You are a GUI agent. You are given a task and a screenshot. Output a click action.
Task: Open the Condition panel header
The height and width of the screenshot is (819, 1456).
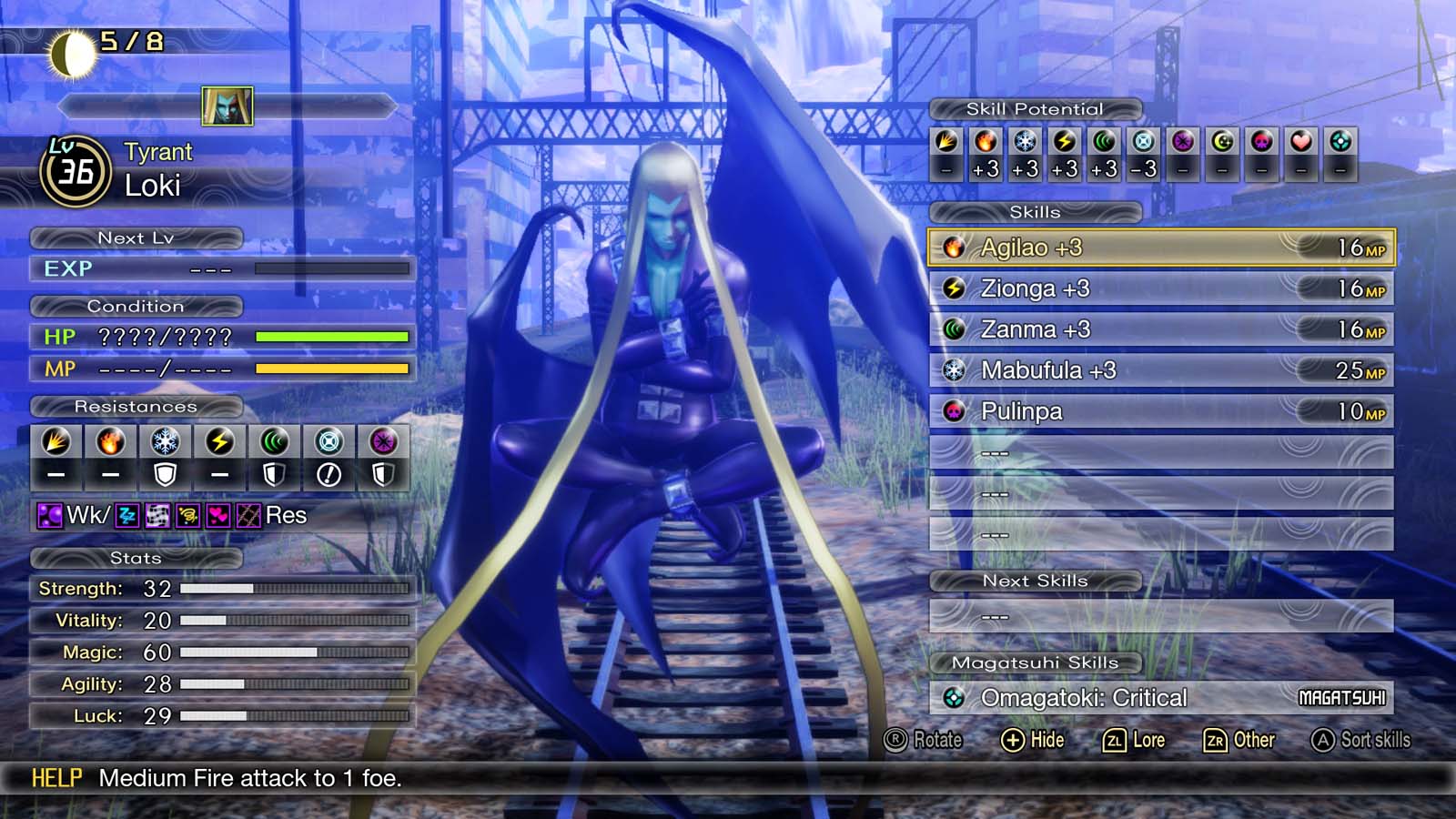click(136, 307)
